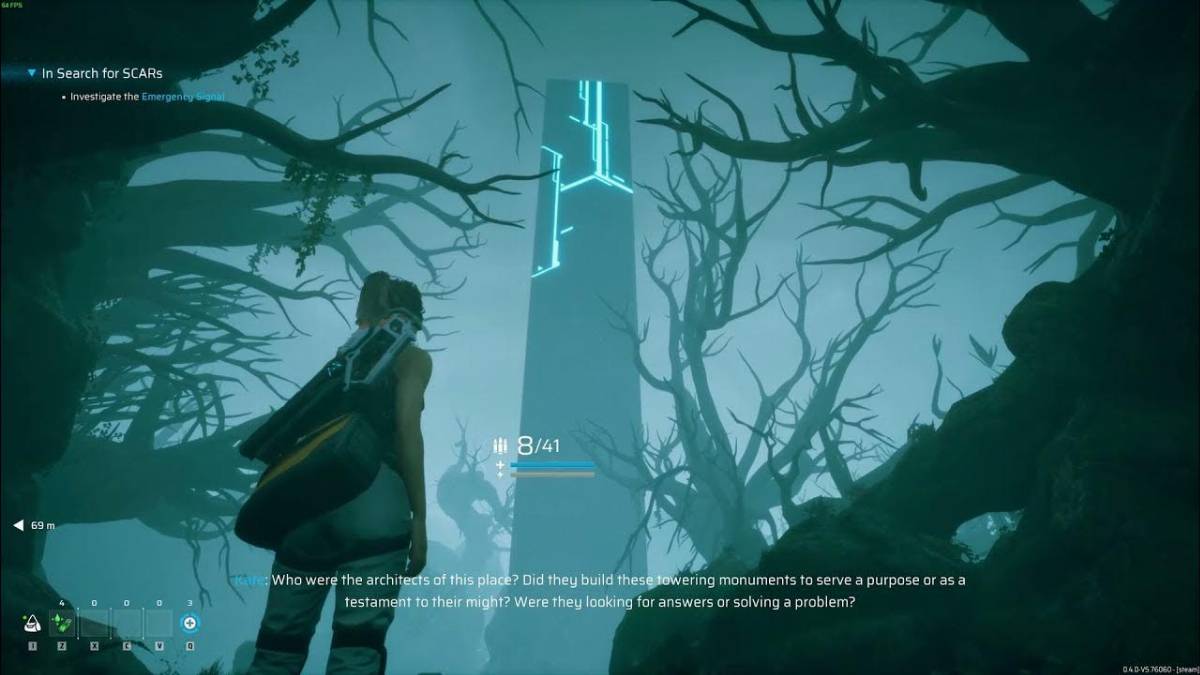Select the Investigate the Emergency Signal objective
Screen dimensions: 1200x675
[x=147, y=97]
